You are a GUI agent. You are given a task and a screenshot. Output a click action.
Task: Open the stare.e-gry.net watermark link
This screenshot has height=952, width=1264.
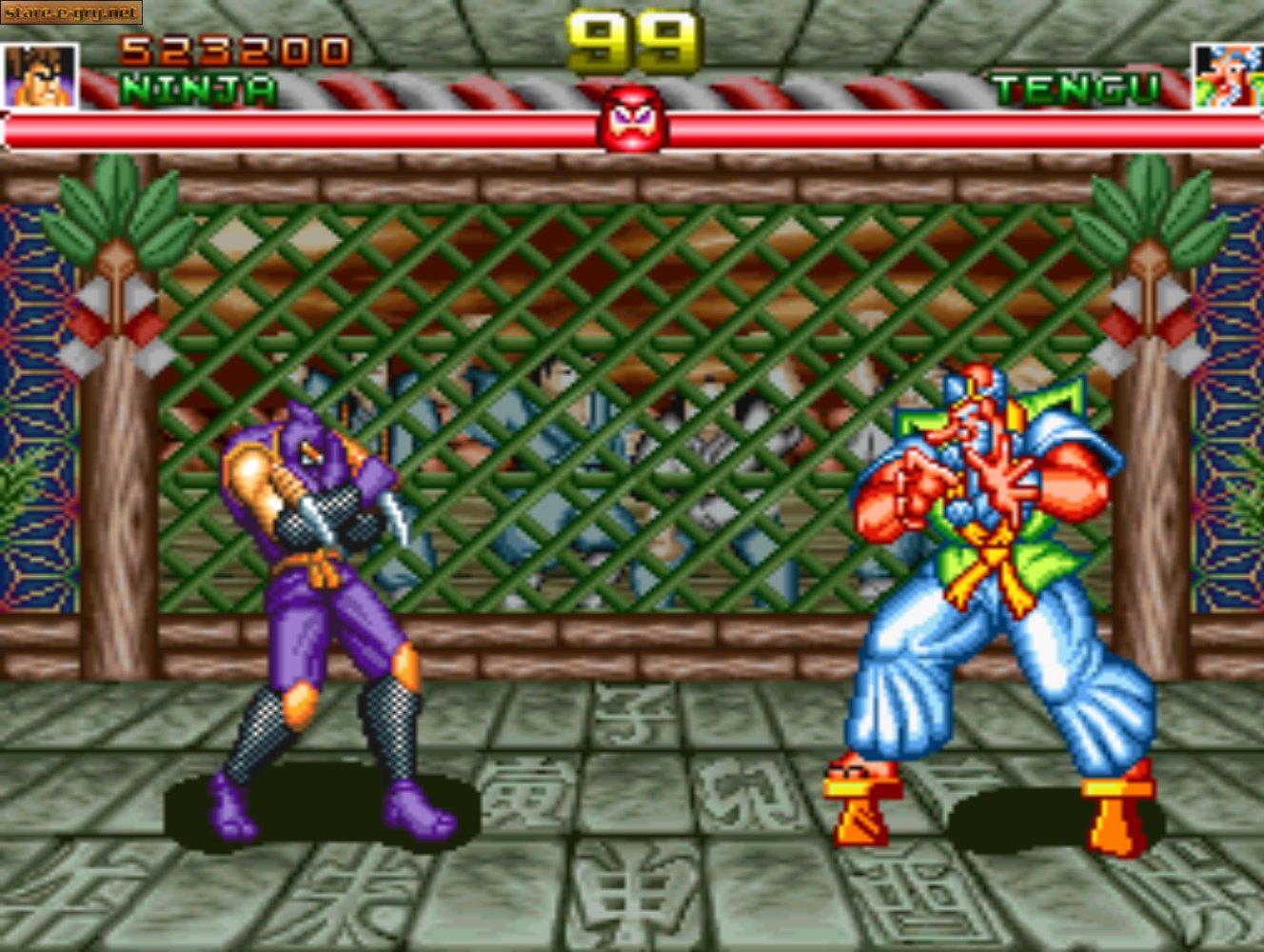pos(71,13)
